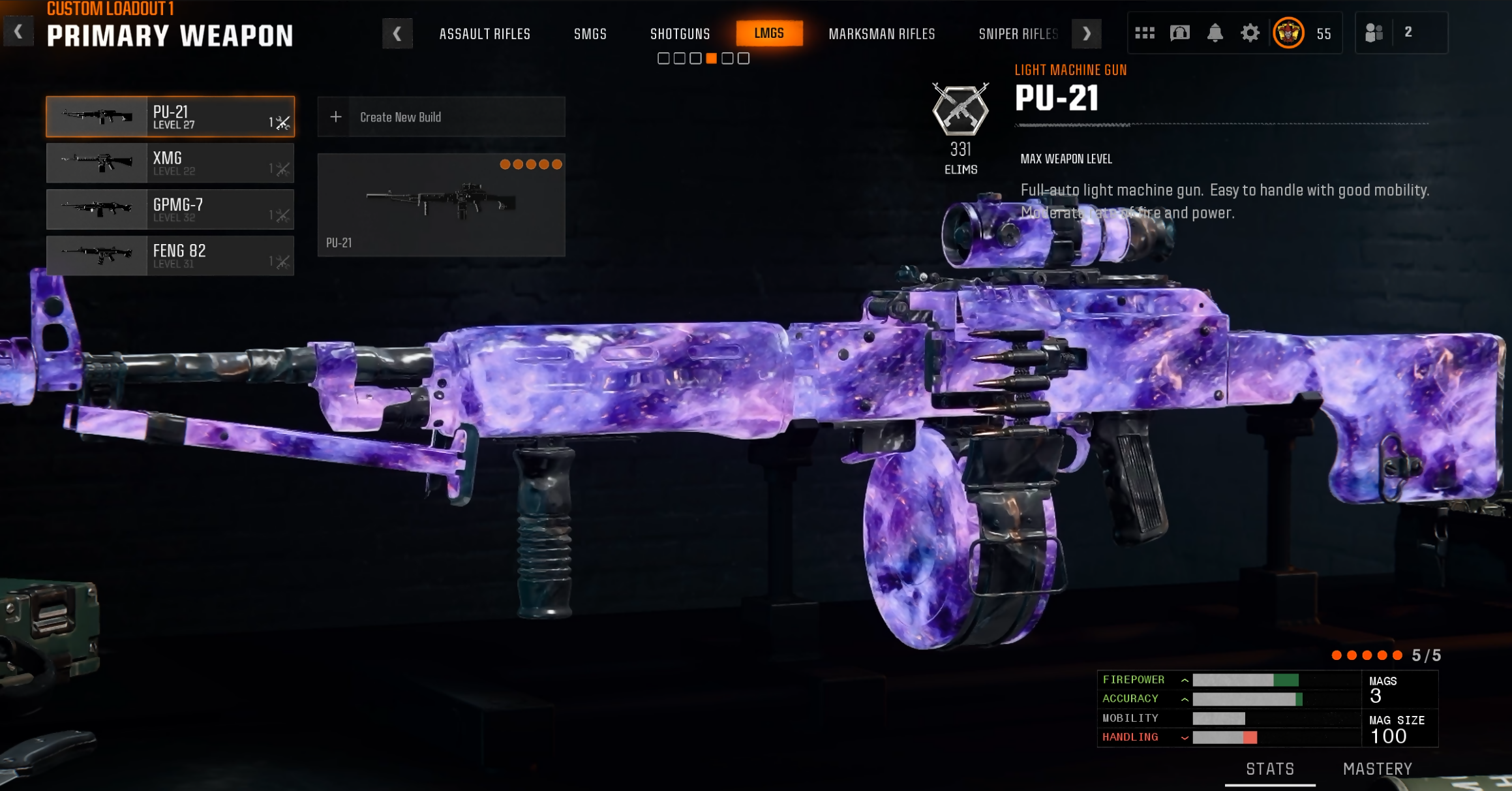Open notifications bell
Viewport: 1512px width, 791px height.
(x=1215, y=33)
